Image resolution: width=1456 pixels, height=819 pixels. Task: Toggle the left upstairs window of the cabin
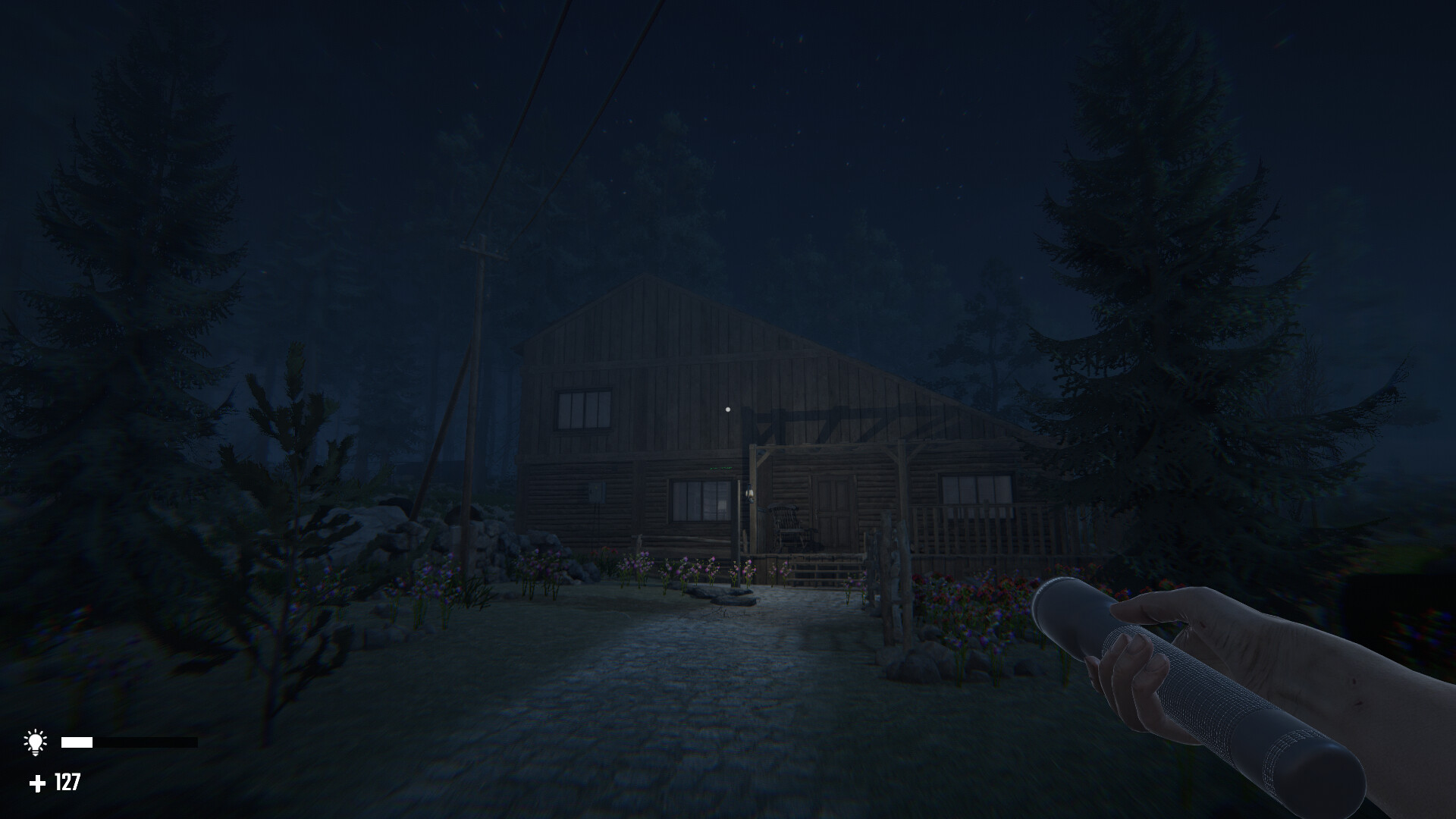click(x=583, y=407)
